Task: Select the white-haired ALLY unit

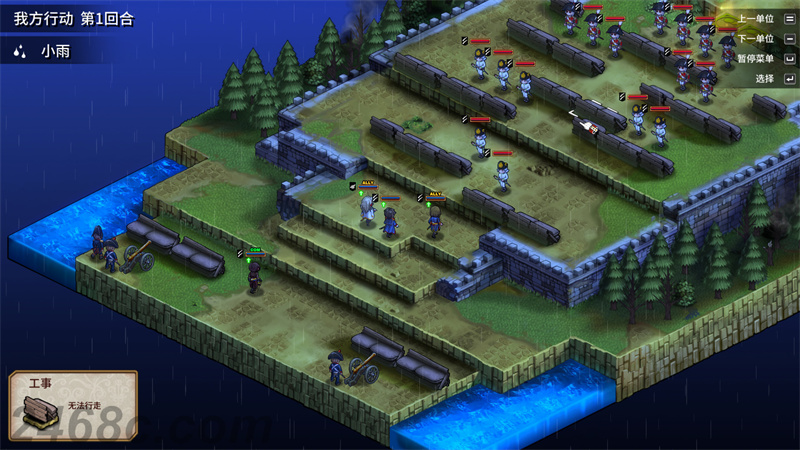Action: coord(368,210)
